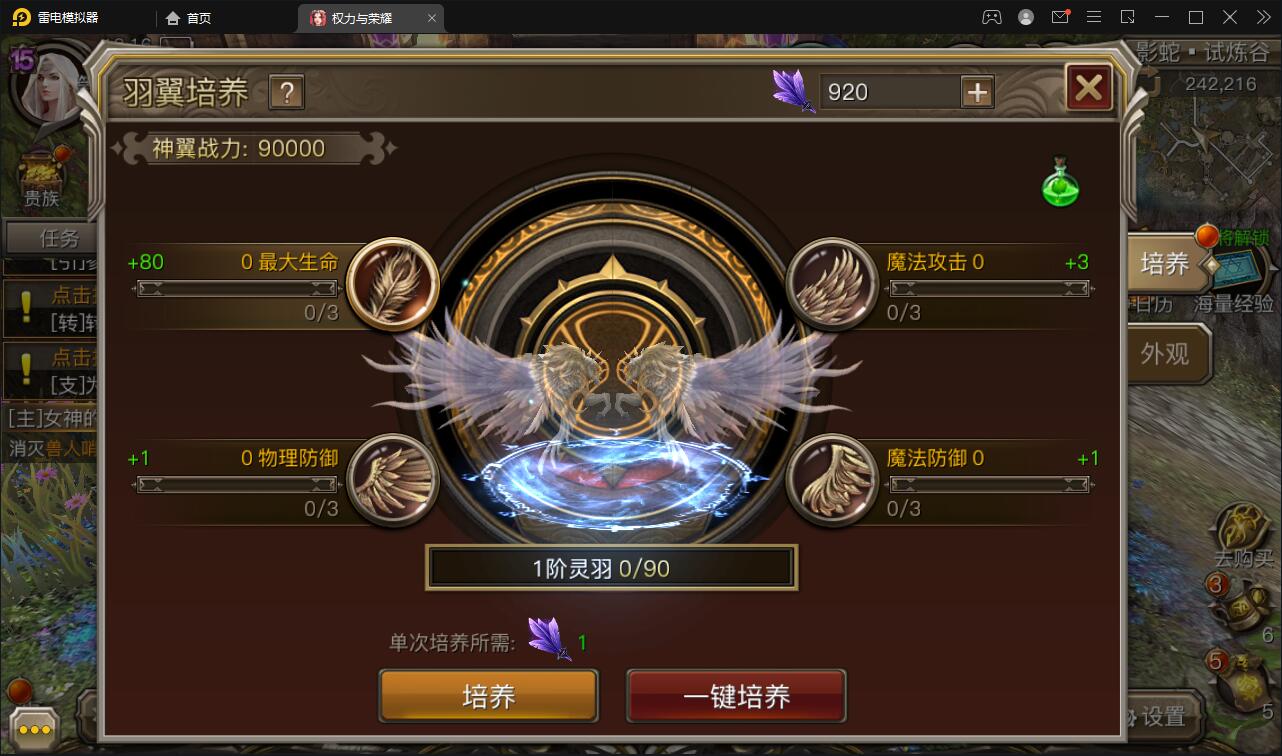Click the purple feather currency icon beside 920
Viewport: 1282px width, 756px height.
coord(795,91)
